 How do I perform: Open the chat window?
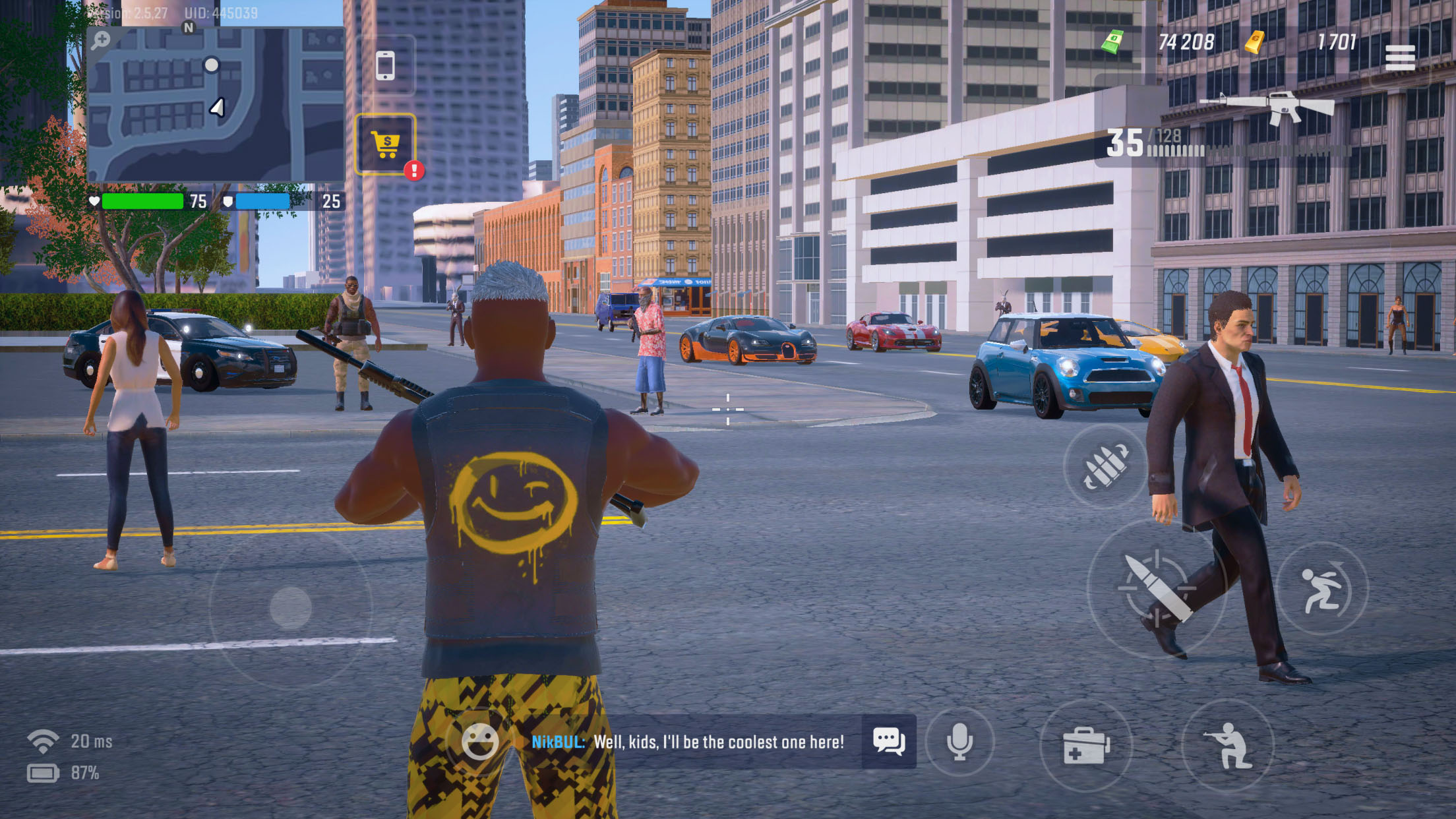tap(888, 741)
